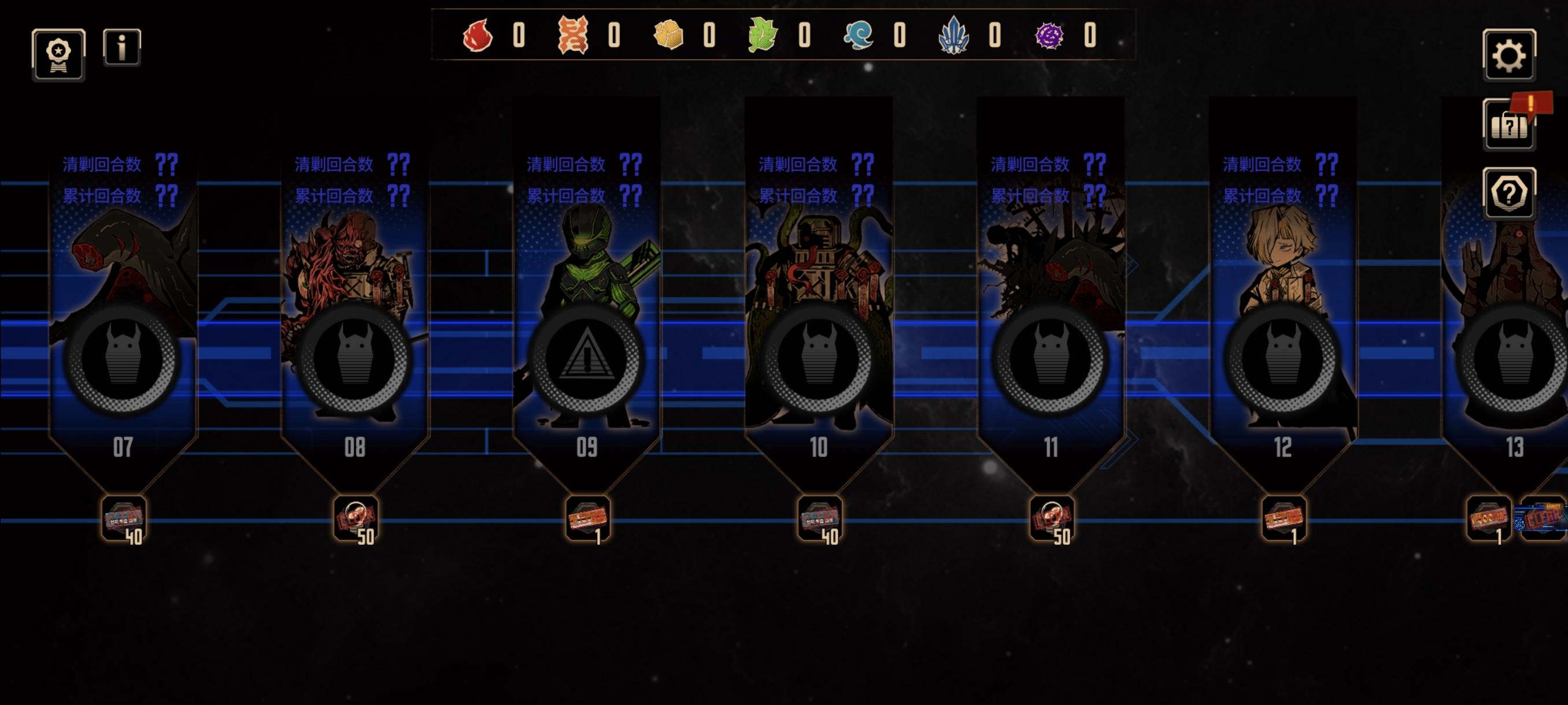View stage 07 reward of 40
Image resolution: width=1568 pixels, height=705 pixels.
tap(124, 519)
